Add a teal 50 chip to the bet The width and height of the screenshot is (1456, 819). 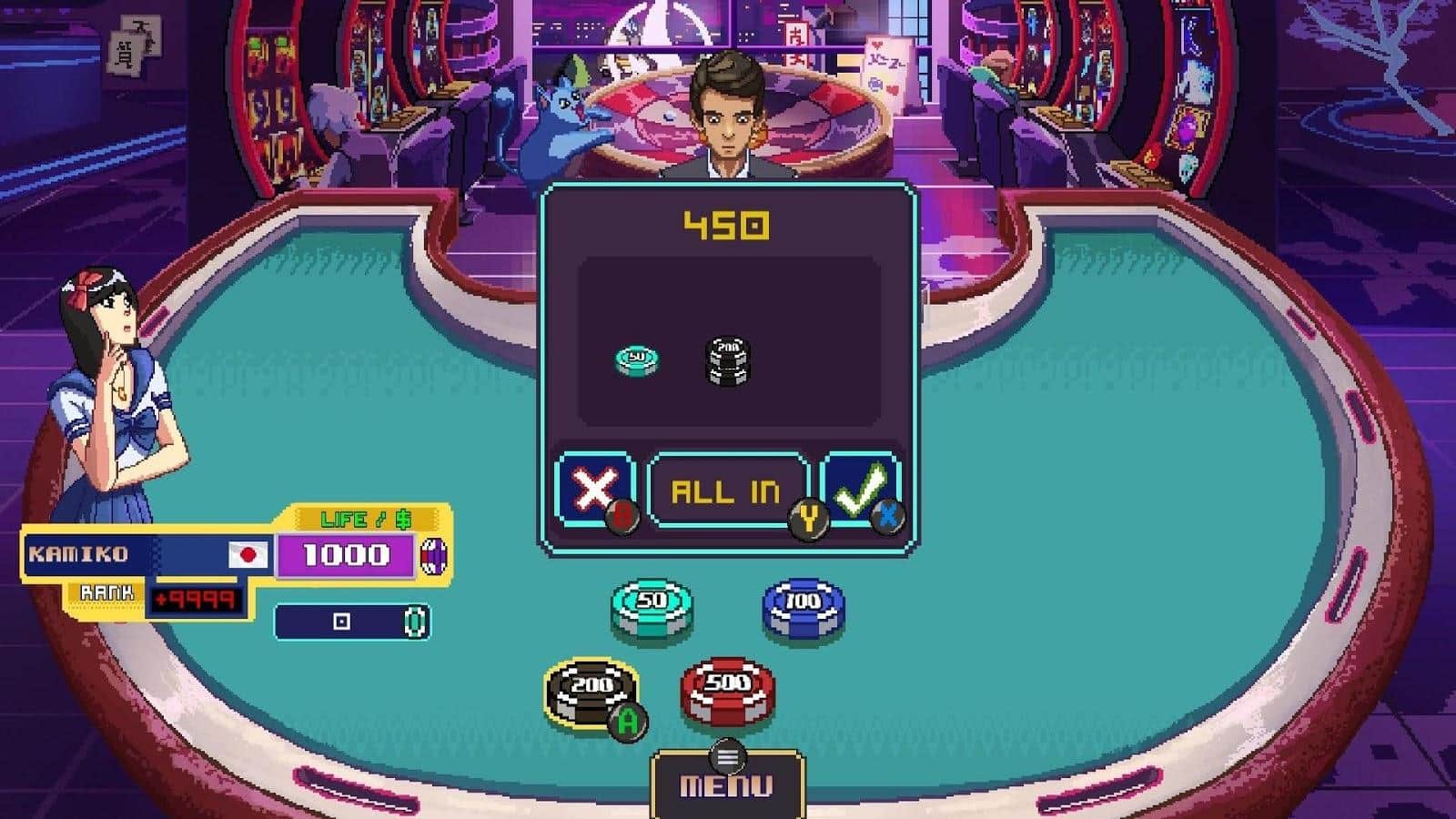(652, 608)
